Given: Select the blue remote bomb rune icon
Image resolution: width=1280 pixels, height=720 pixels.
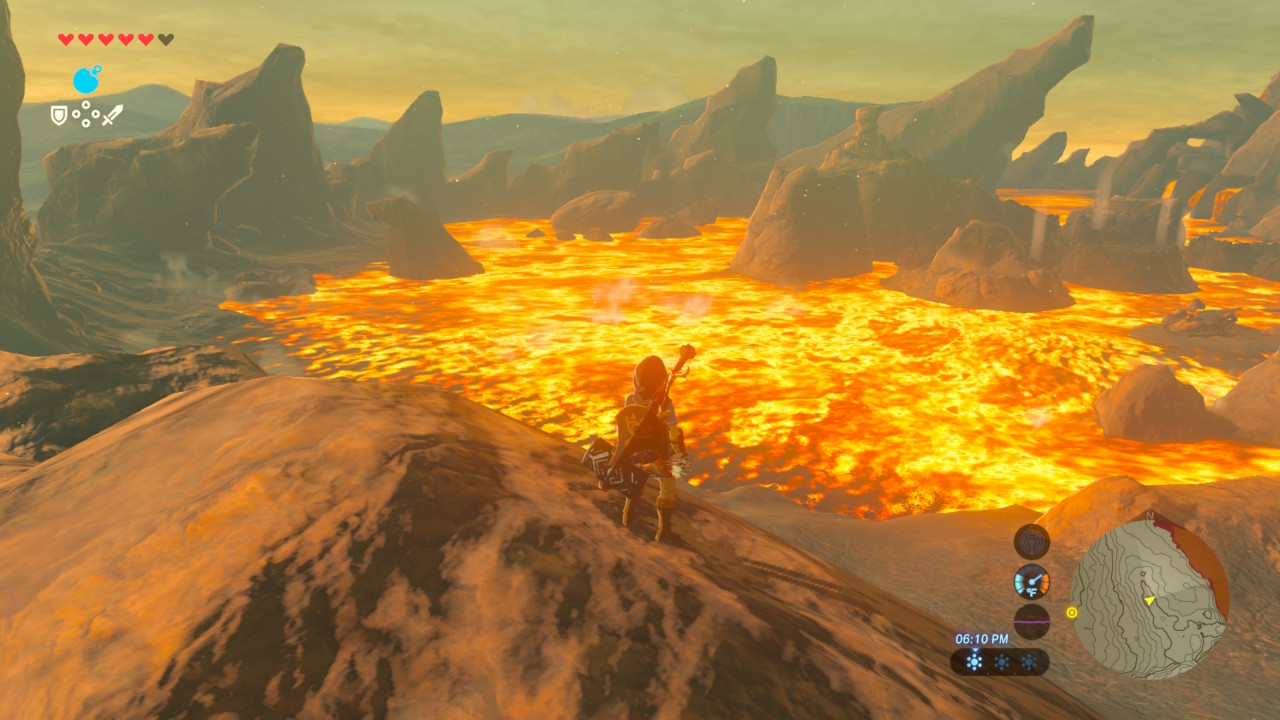Looking at the screenshot, I should (87, 80).
